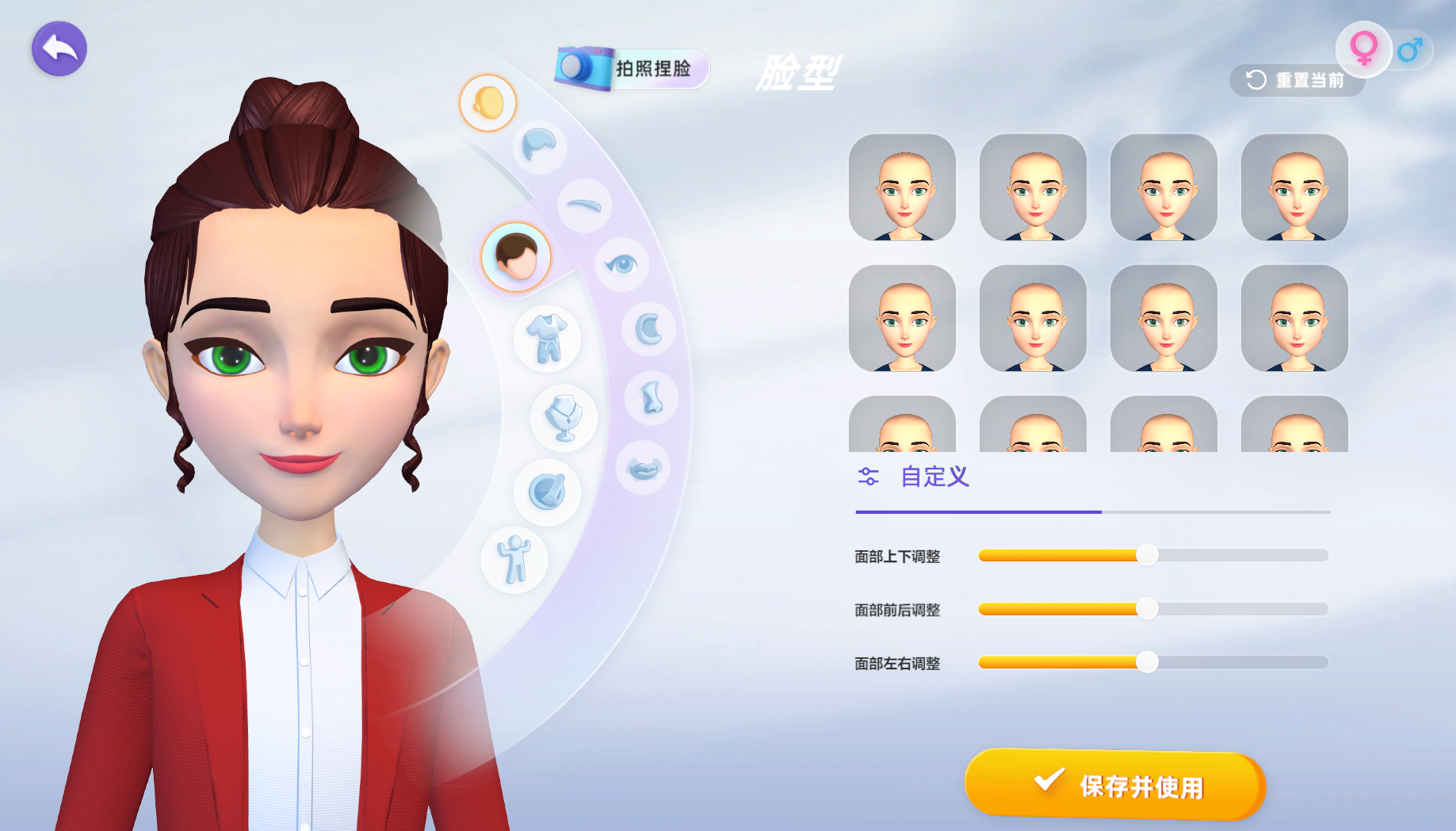Choose the eyebrow category icon

585,205
